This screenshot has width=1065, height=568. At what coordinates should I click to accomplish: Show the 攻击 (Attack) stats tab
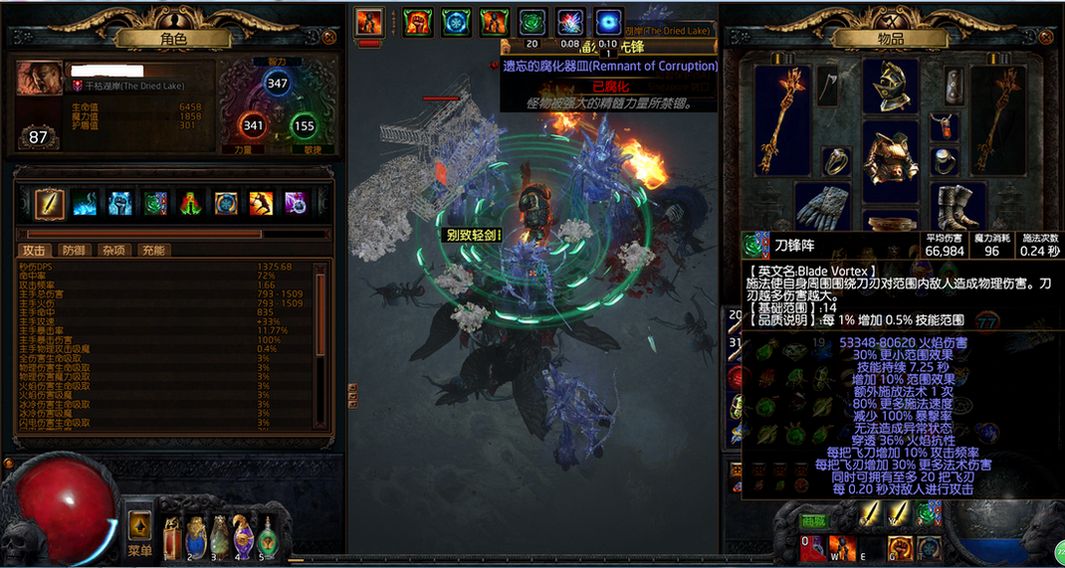[x=34, y=251]
